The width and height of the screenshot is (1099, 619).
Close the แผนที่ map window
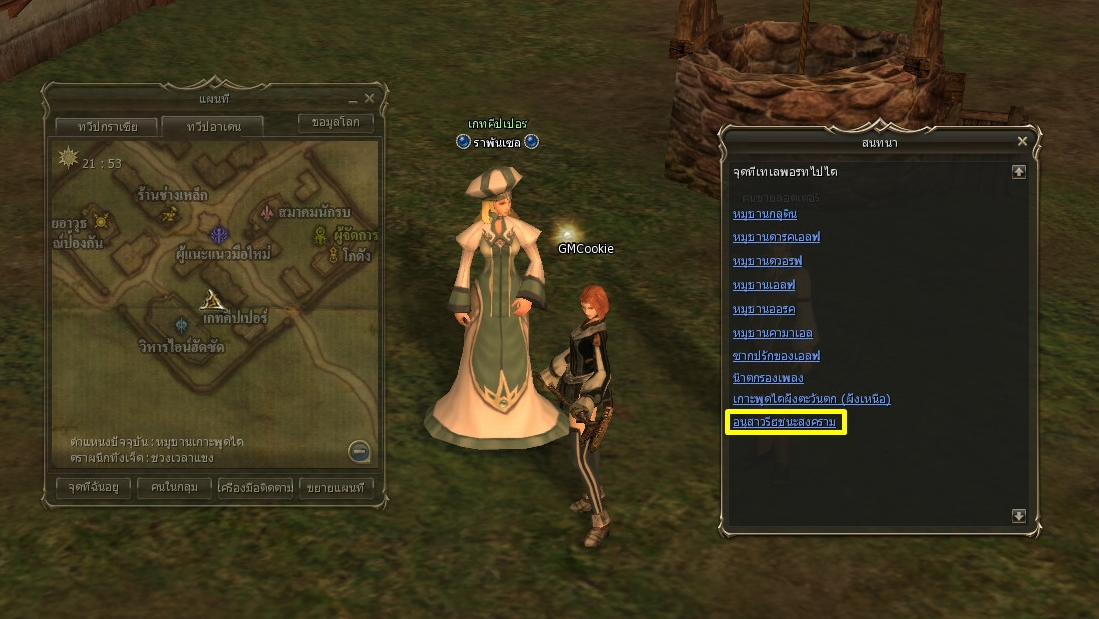tap(369, 98)
